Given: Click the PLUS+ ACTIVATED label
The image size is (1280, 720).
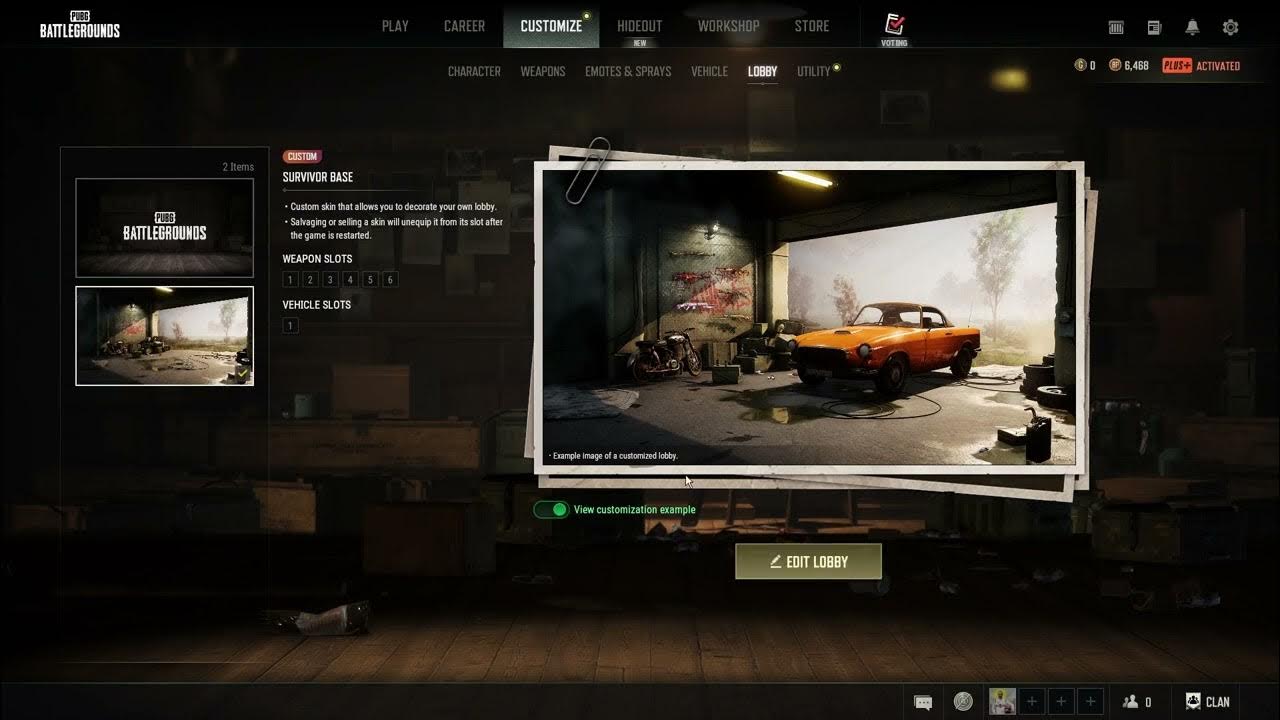Looking at the screenshot, I should (1199, 65).
